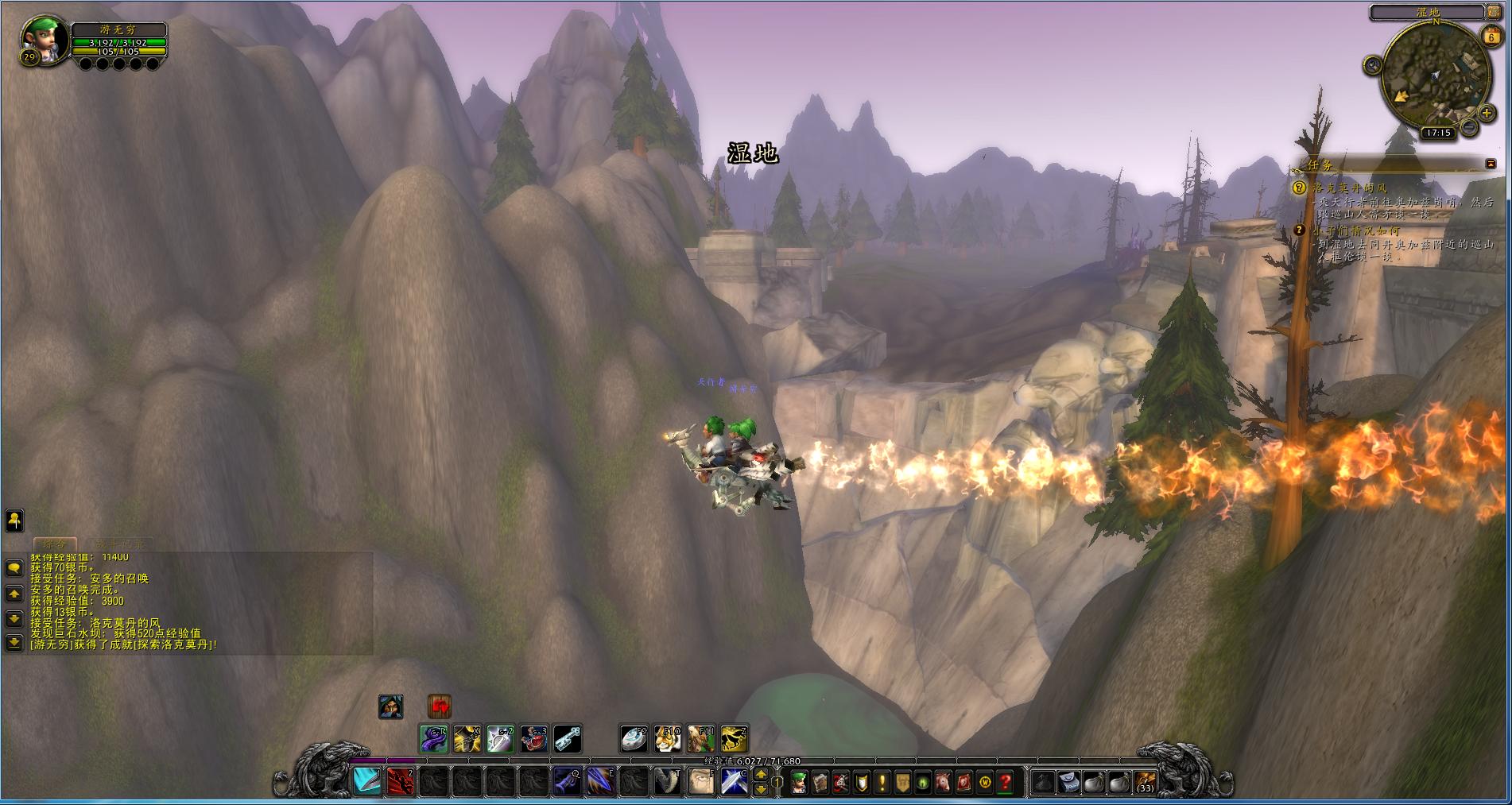Collapse the quest tracker panel
The height and width of the screenshot is (805, 1512).
[x=1491, y=164]
